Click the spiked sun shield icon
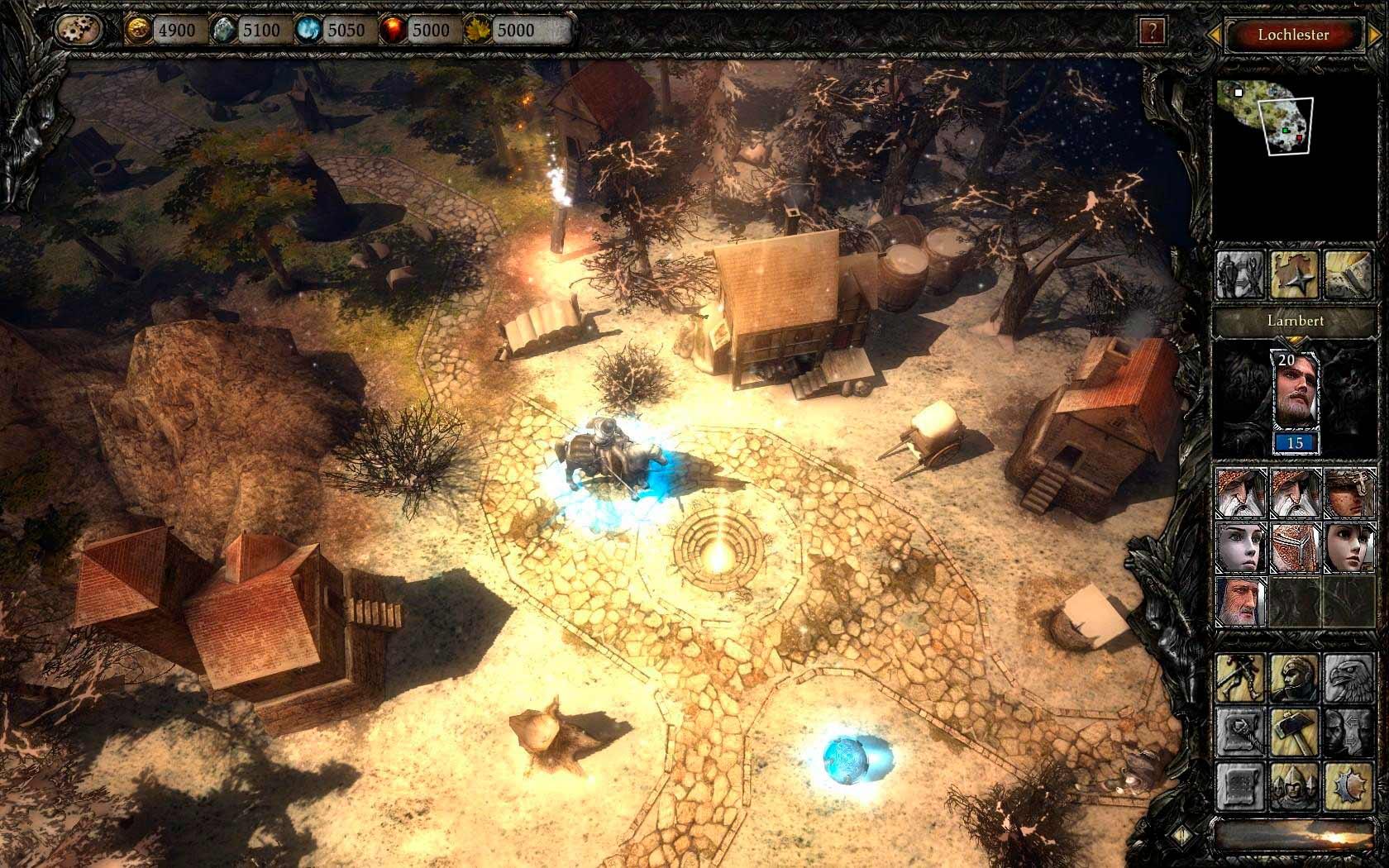The image size is (1389, 868). coord(1348,785)
